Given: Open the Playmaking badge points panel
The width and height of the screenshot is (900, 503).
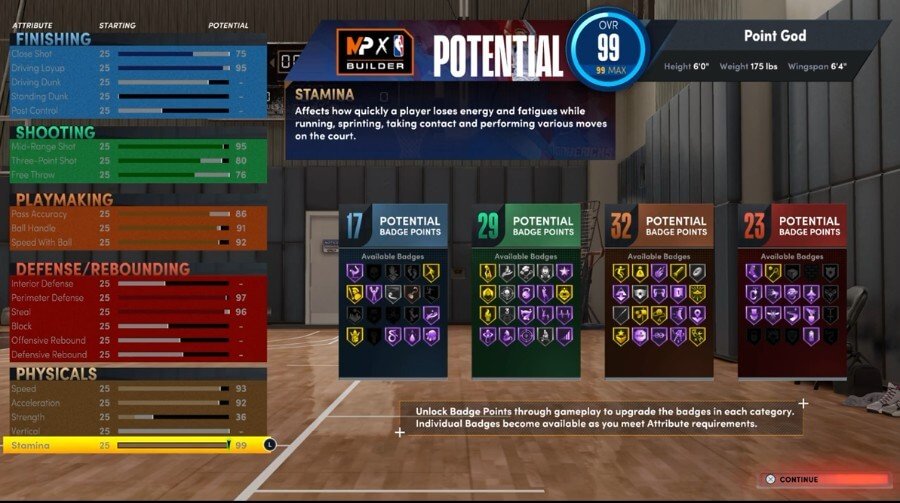Looking at the screenshot, I should [x=658, y=291].
